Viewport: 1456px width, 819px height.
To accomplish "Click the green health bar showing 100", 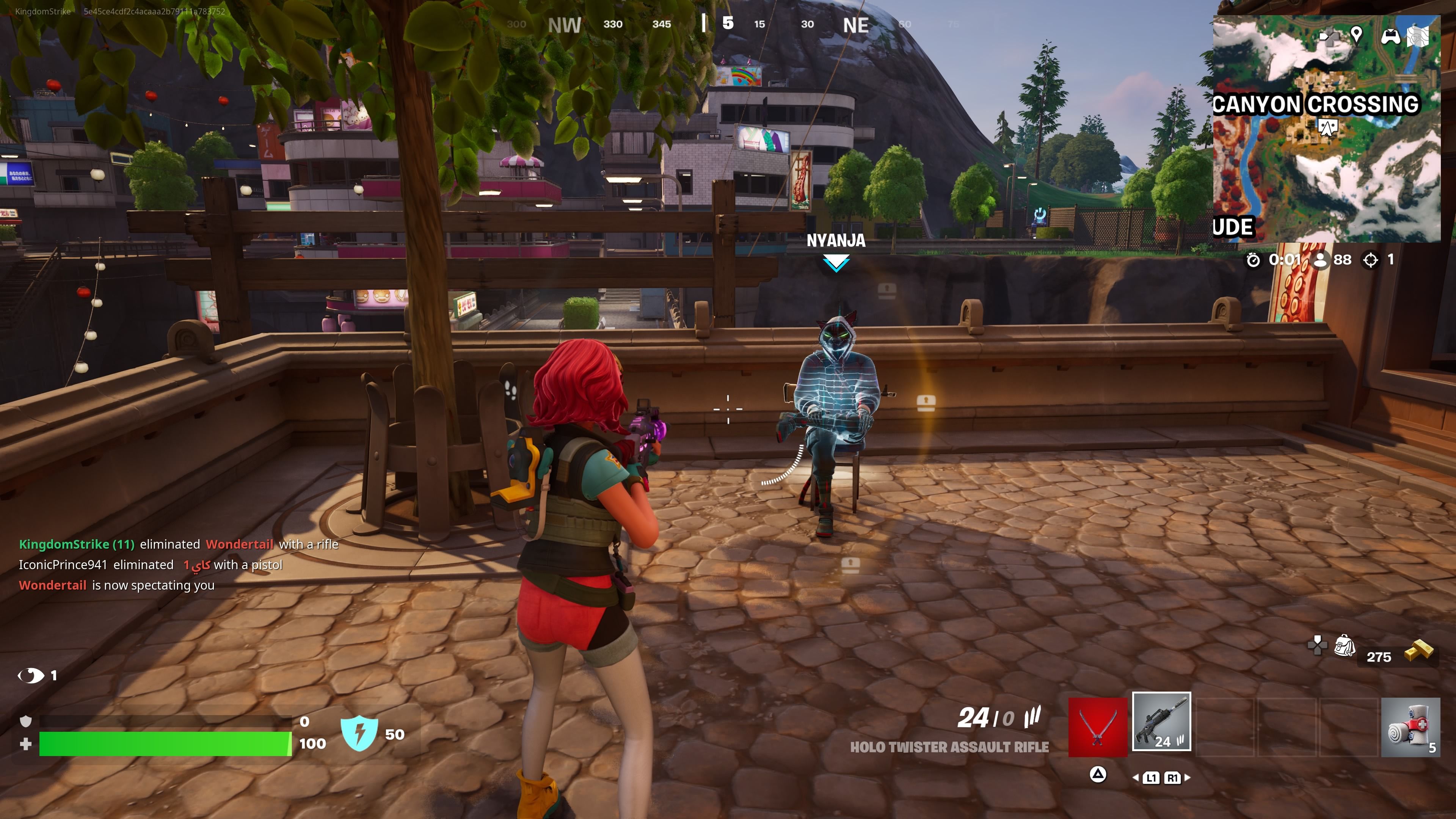I will click(x=164, y=744).
